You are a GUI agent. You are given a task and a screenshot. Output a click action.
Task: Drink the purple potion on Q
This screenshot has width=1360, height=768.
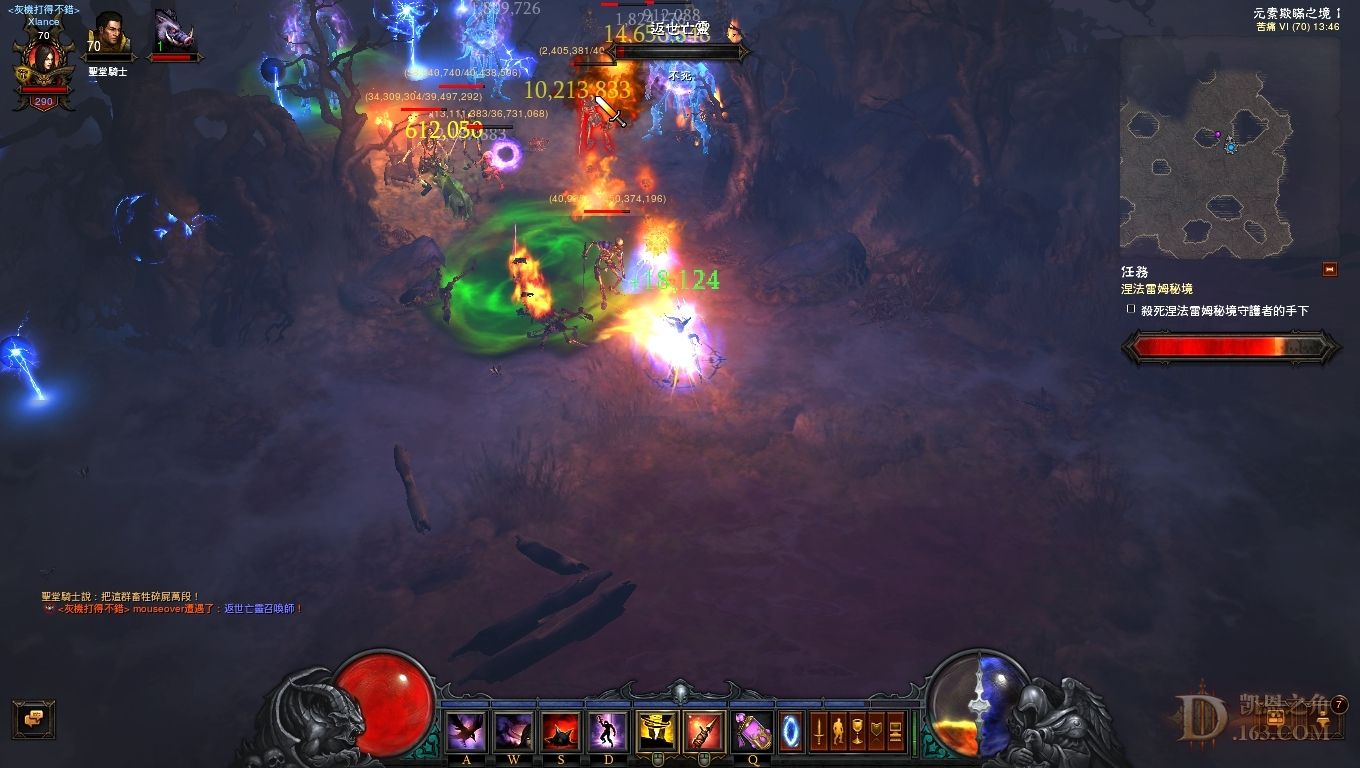(751, 731)
